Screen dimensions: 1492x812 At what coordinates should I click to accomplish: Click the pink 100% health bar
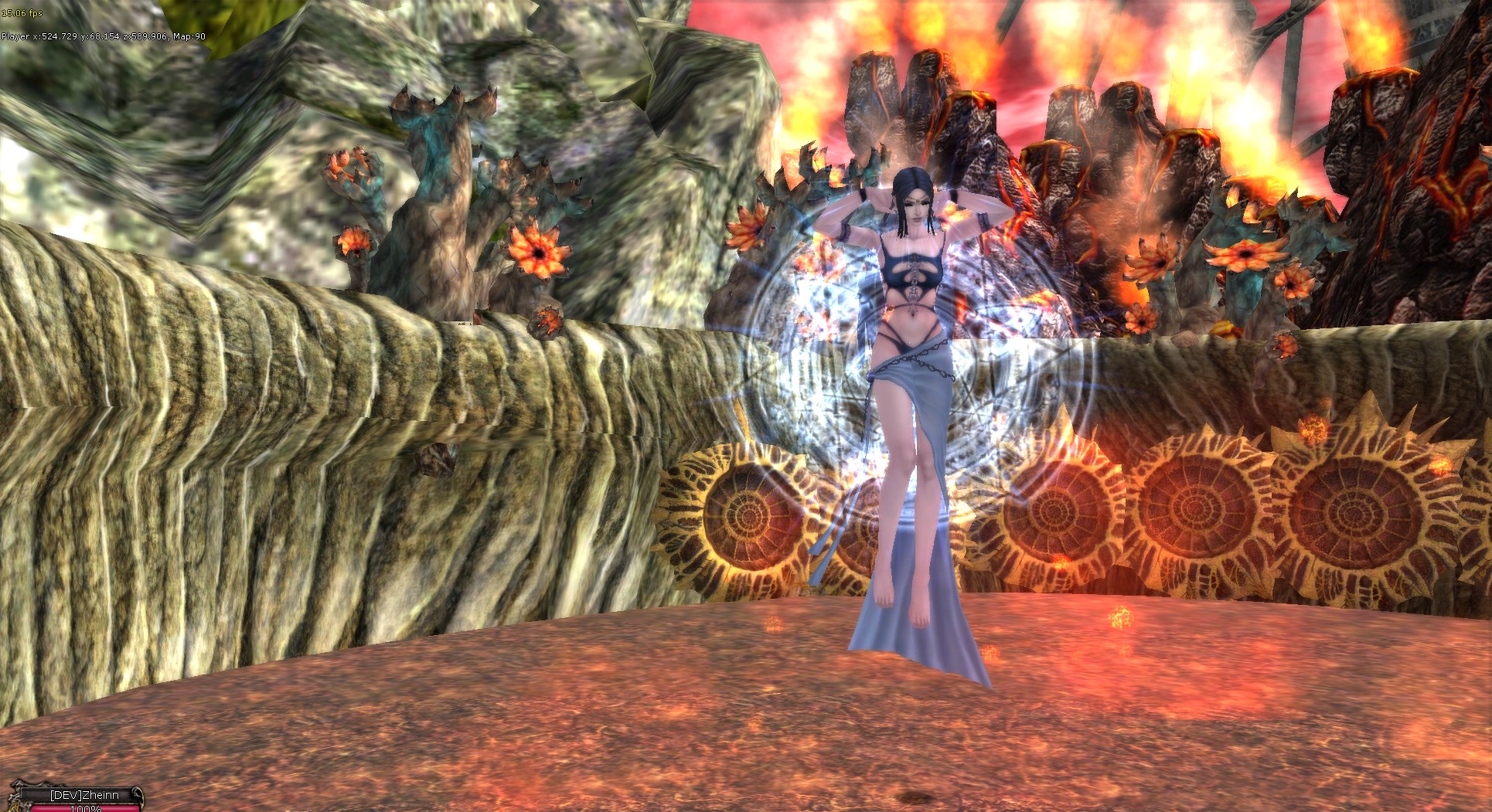tap(85, 809)
